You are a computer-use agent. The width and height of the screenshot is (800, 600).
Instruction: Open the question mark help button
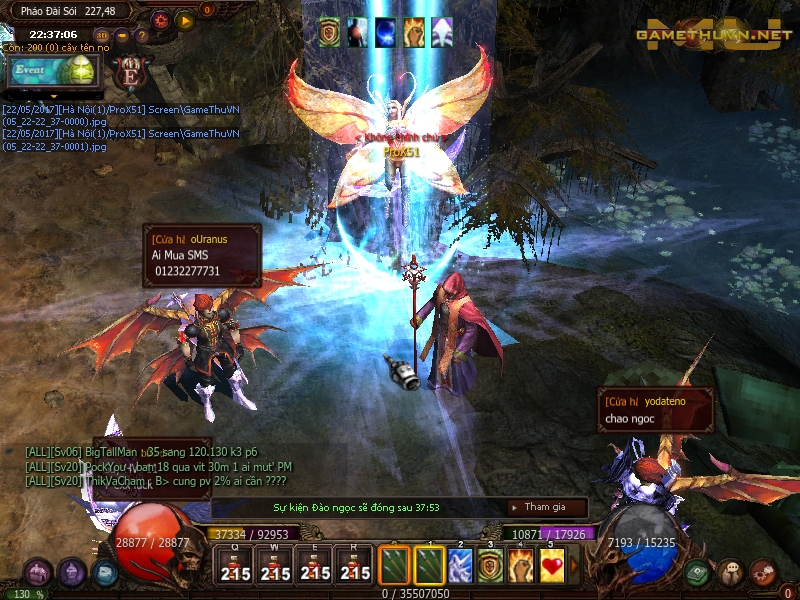[141, 35]
